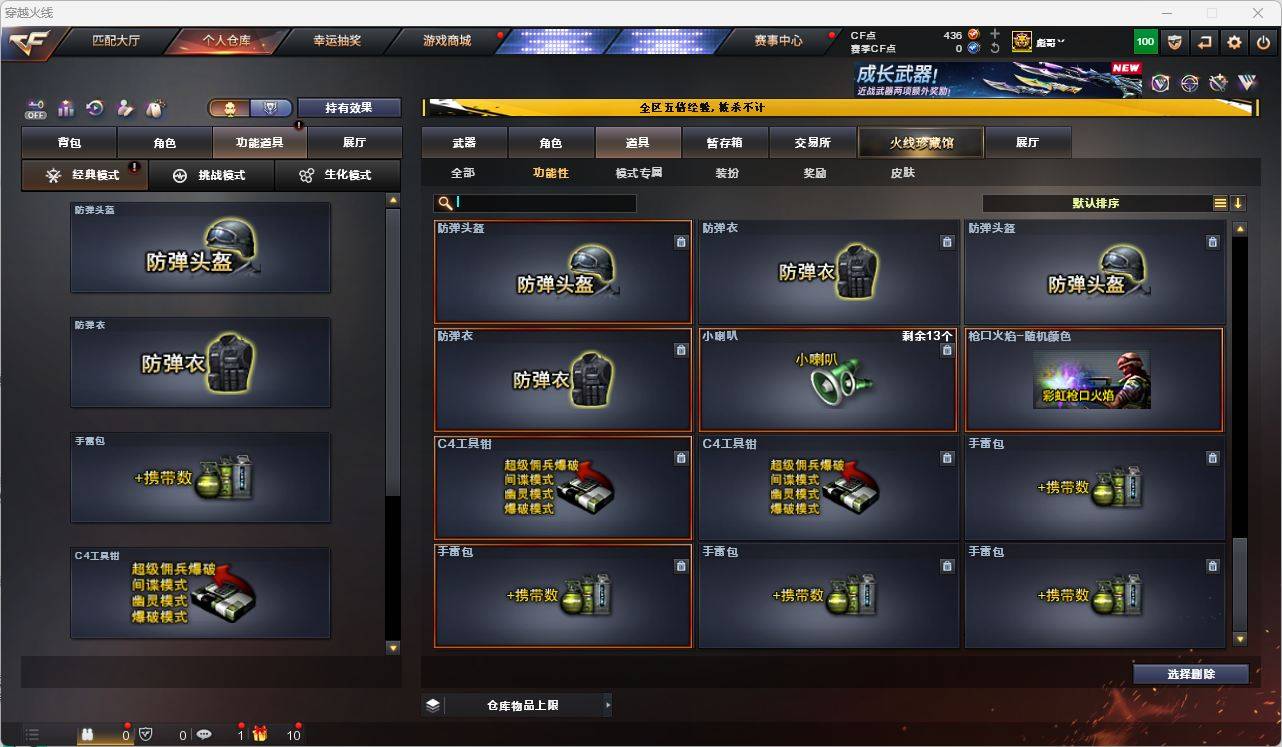Click the circular replay icon in left sidebar
1282x747 pixels.
(x=94, y=107)
